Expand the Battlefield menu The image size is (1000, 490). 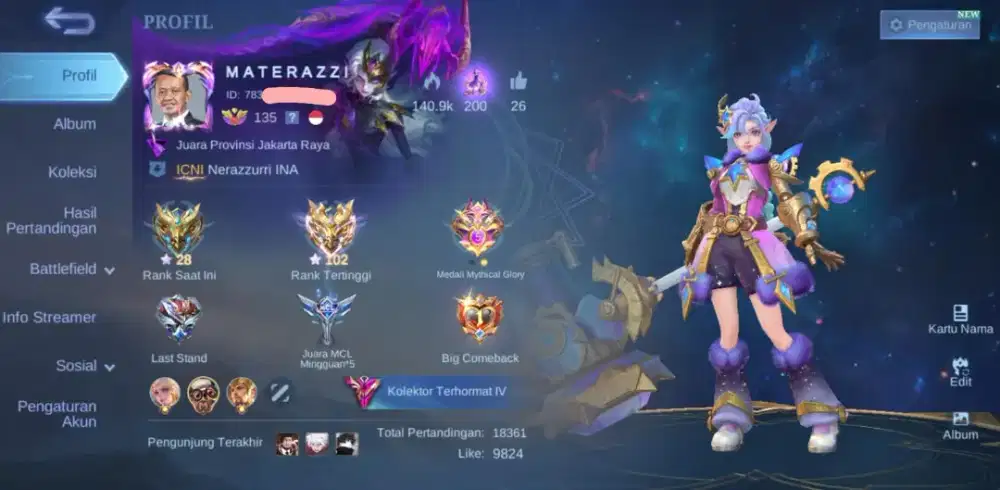[x=71, y=269]
